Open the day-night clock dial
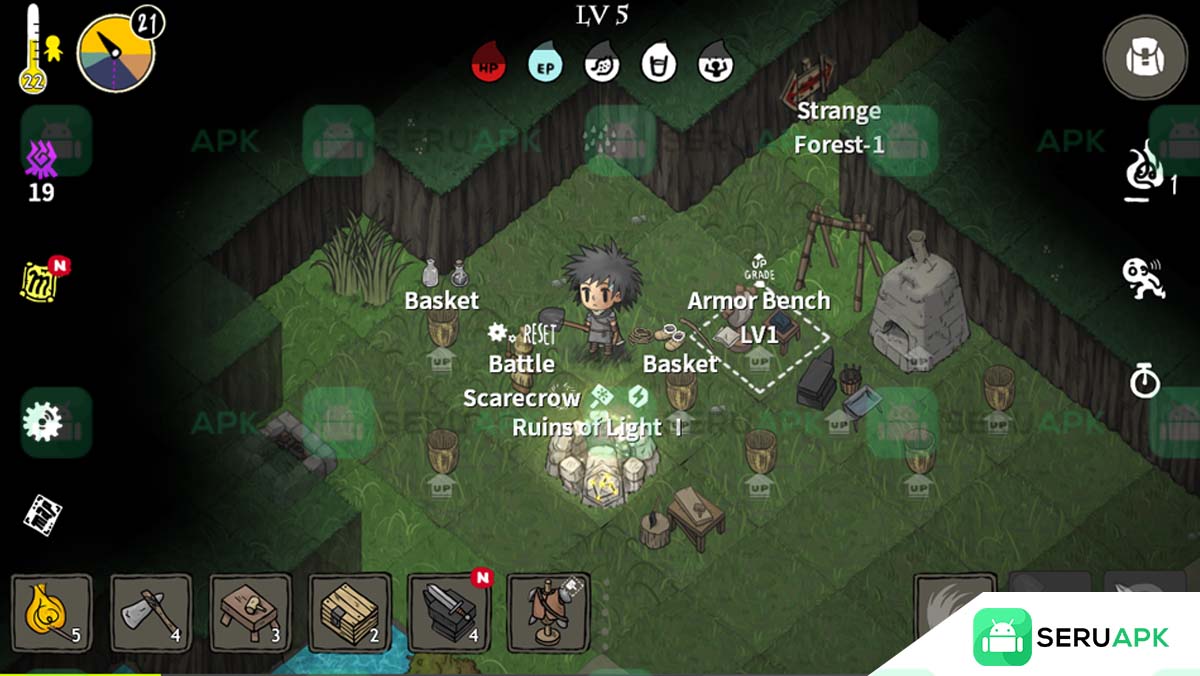The image size is (1200, 676). pos(115,53)
